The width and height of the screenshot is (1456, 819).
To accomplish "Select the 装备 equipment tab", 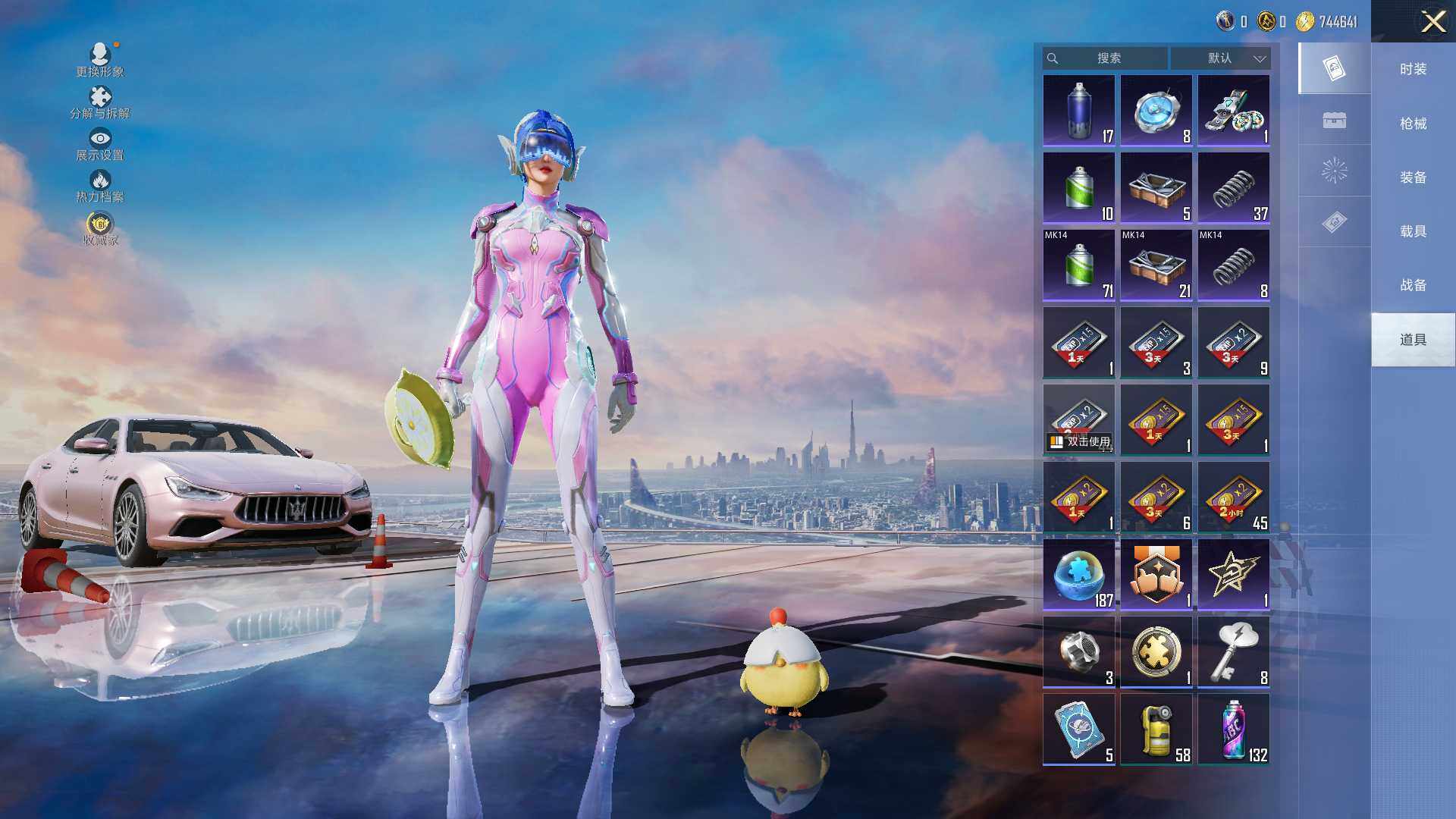I will click(1413, 177).
